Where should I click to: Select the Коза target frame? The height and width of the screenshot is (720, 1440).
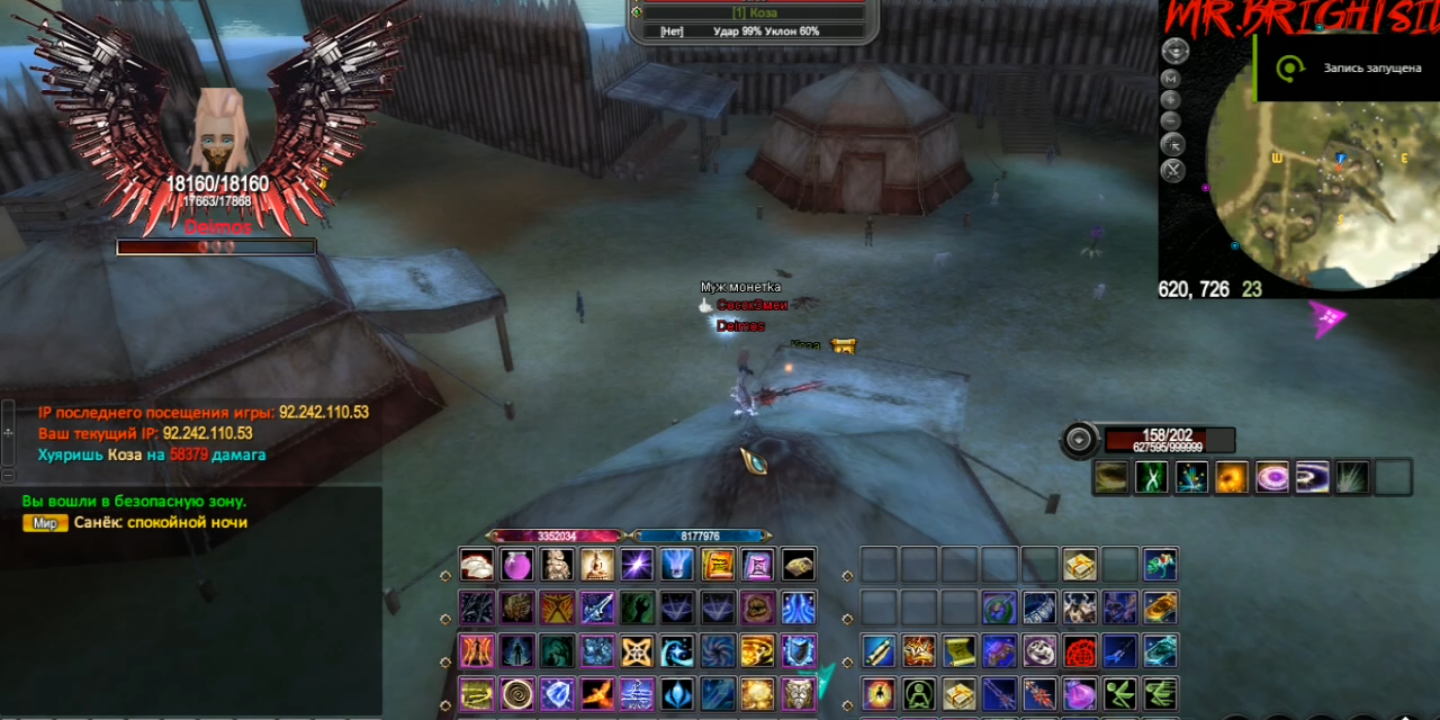754,12
